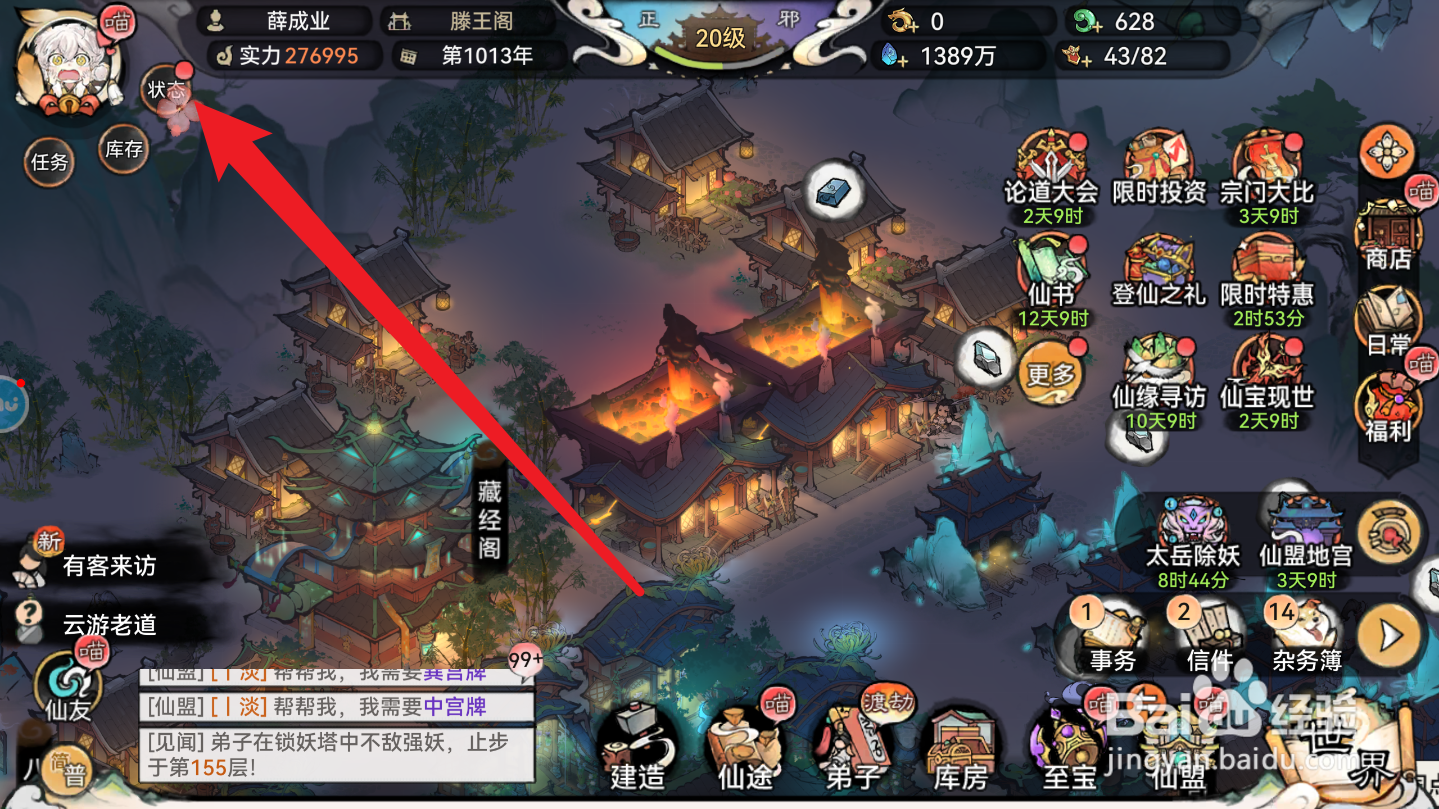The image size is (1439, 809).
Task: Open the 库存 inventory button
Action: click(x=123, y=150)
